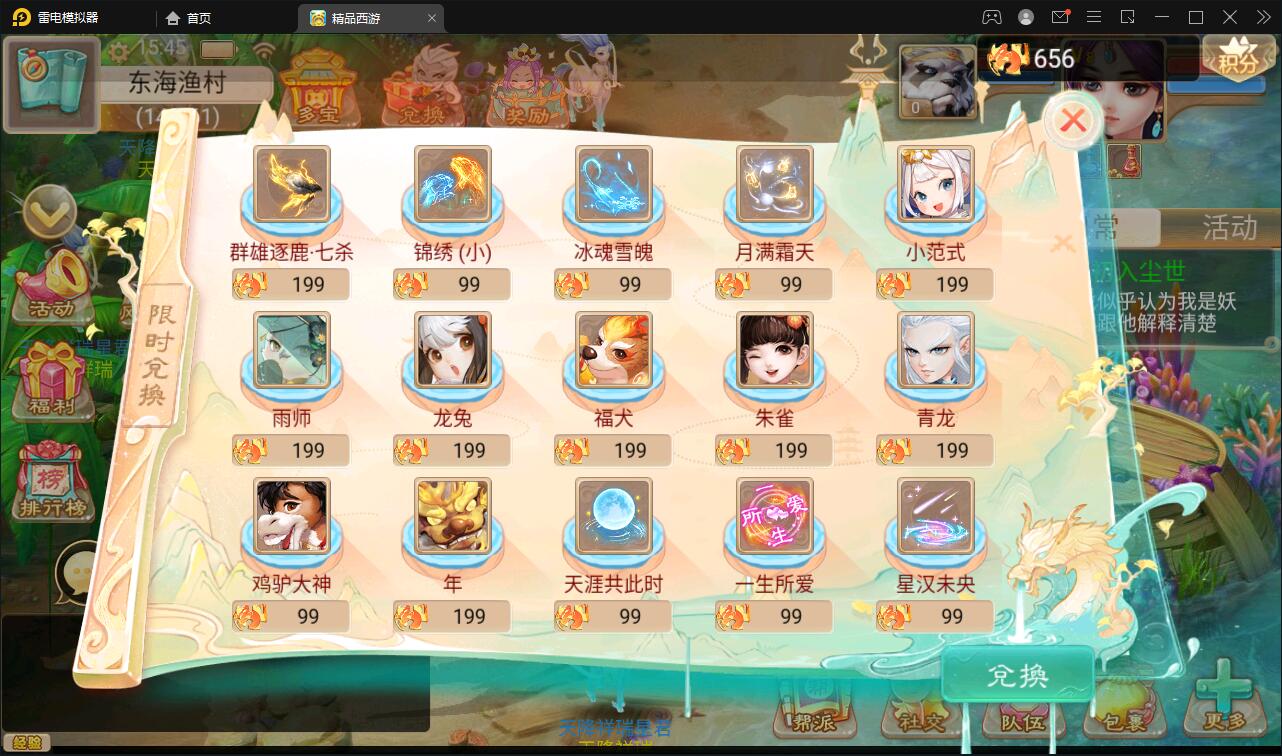This screenshot has height=756, width=1282.
Task: Select the 小范式 item thumbnail
Action: pos(936,185)
